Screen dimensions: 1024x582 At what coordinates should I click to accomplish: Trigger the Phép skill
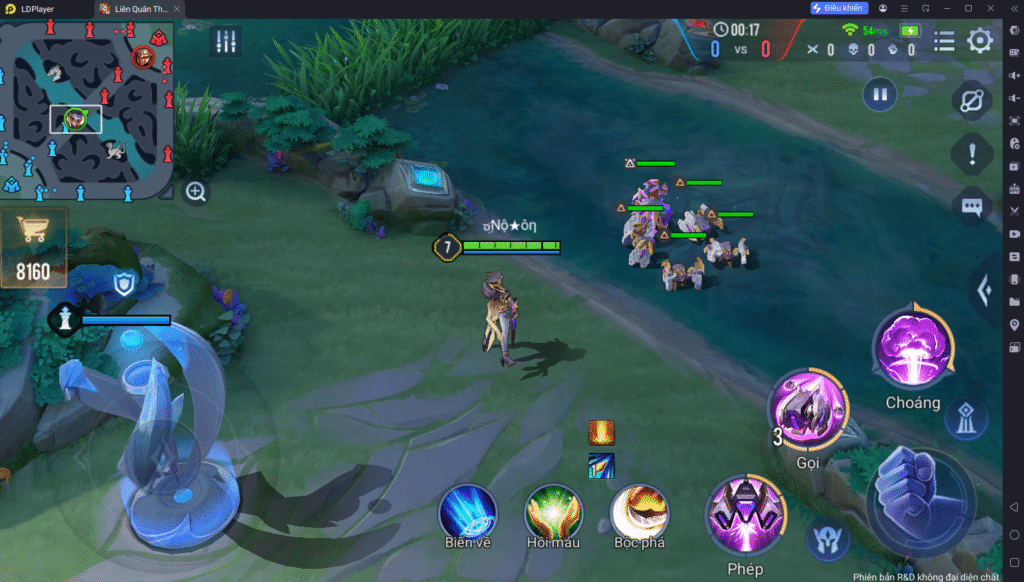pos(745,517)
